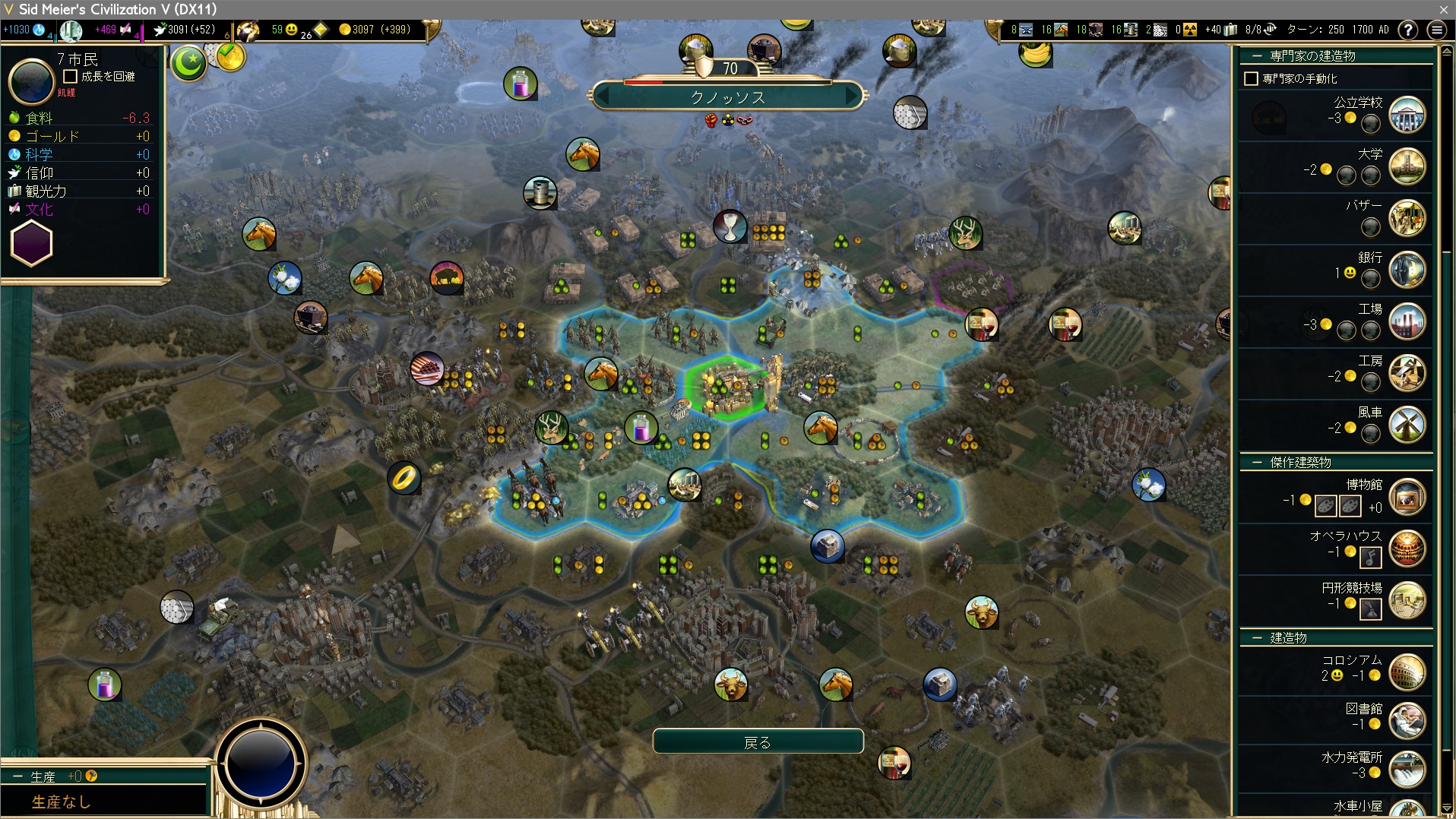
Task: Choose the 銀行 building icon
Action: coord(1407,270)
